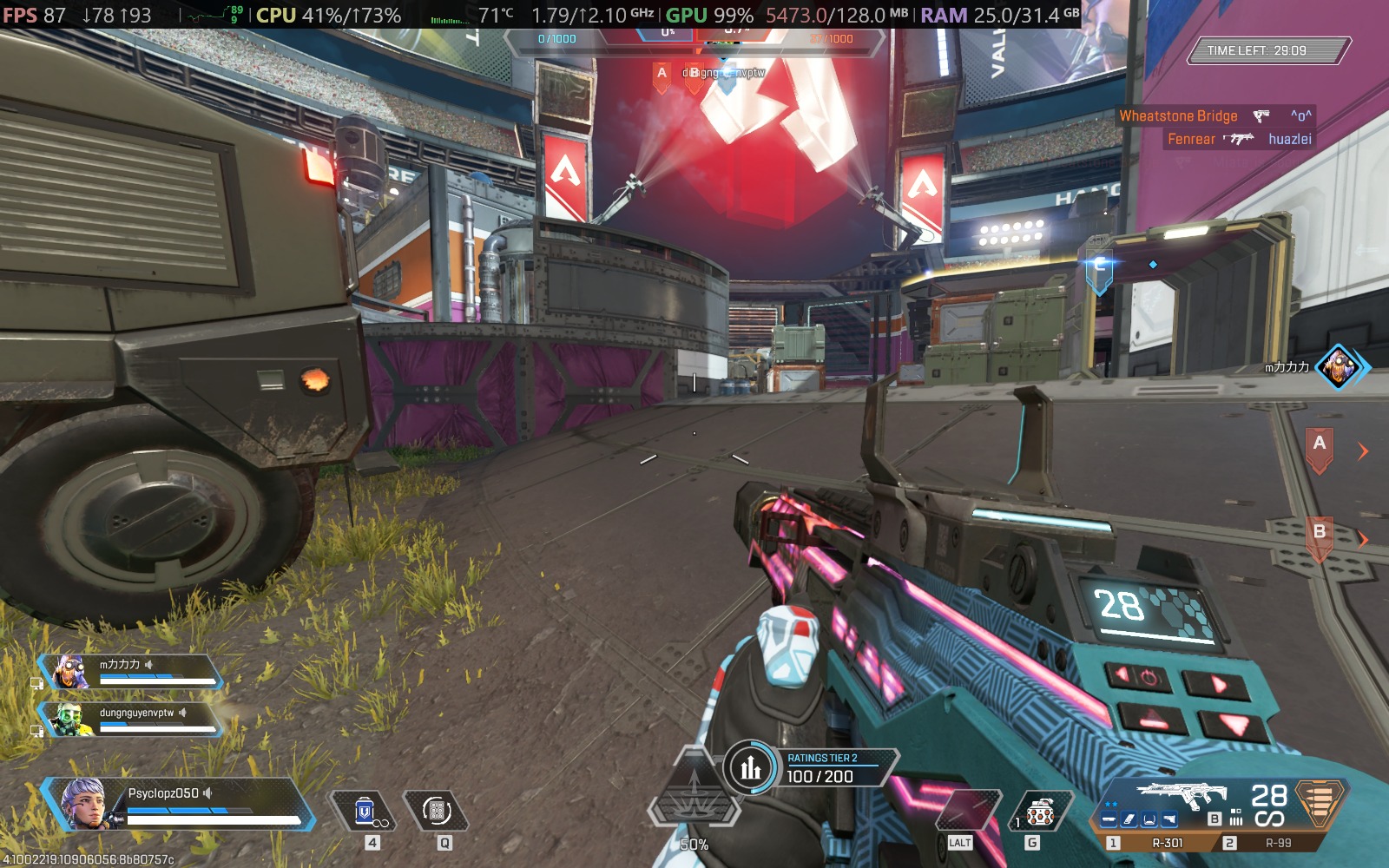The height and width of the screenshot is (868, 1389).
Task: Toggle fire mode using the B auto indicator
Action: tap(1215, 819)
